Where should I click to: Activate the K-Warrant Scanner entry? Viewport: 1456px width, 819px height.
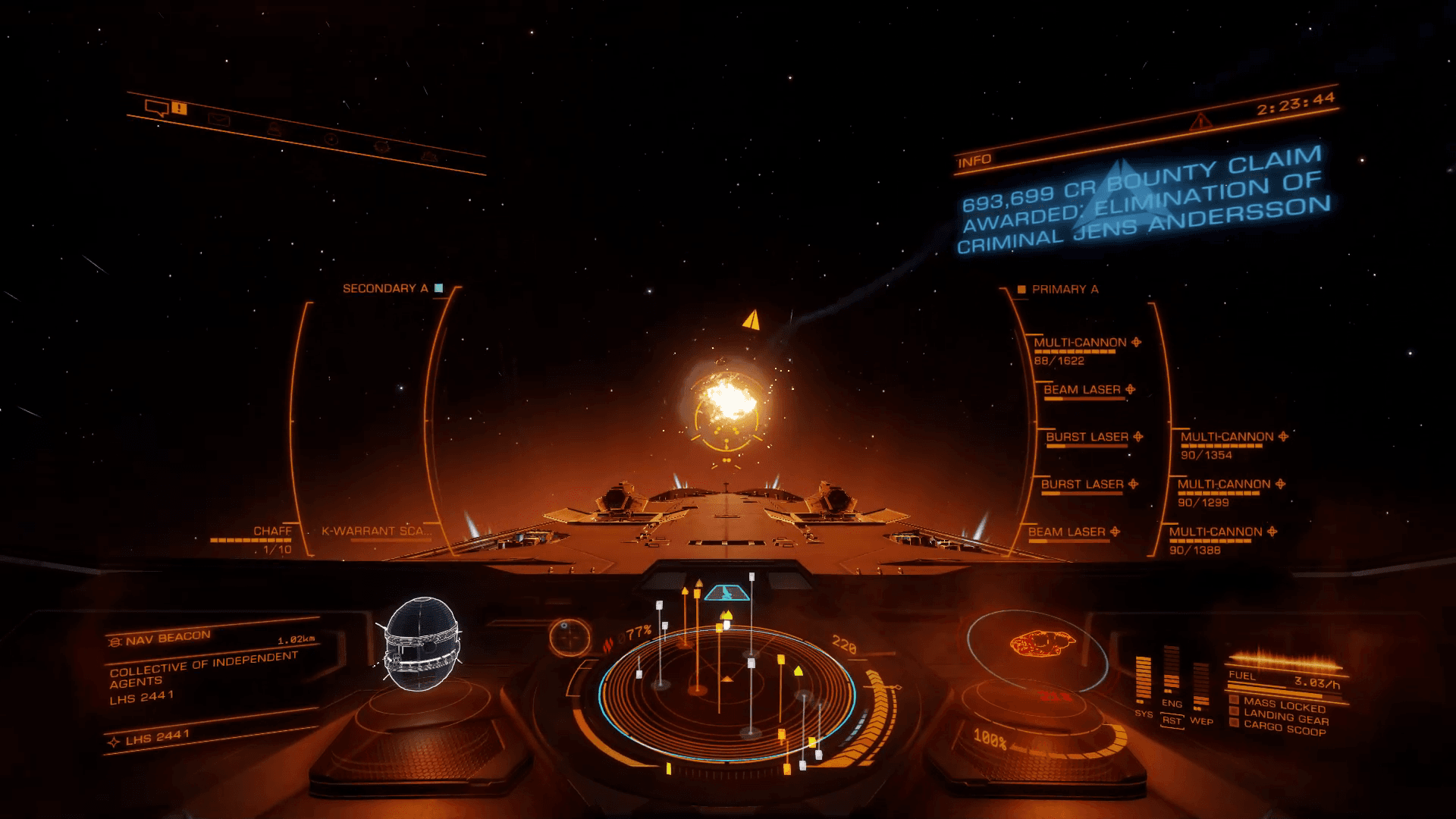click(376, 532)
